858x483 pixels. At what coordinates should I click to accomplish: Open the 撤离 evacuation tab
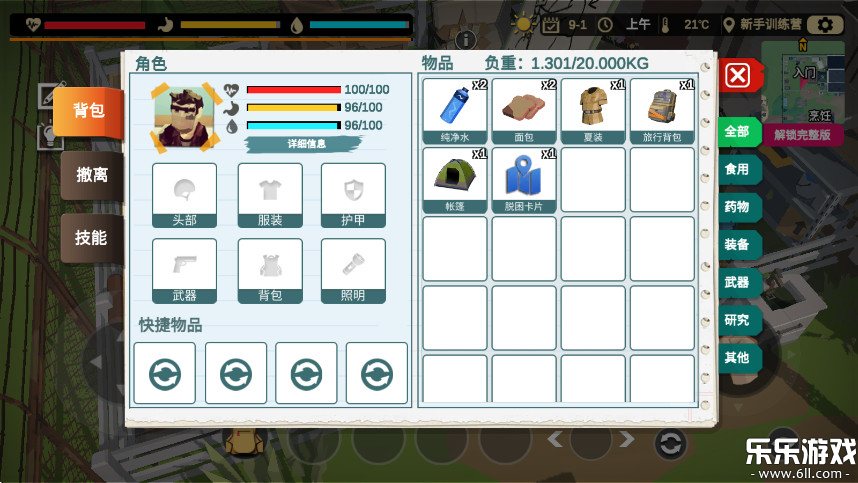[x=92, y=175]
